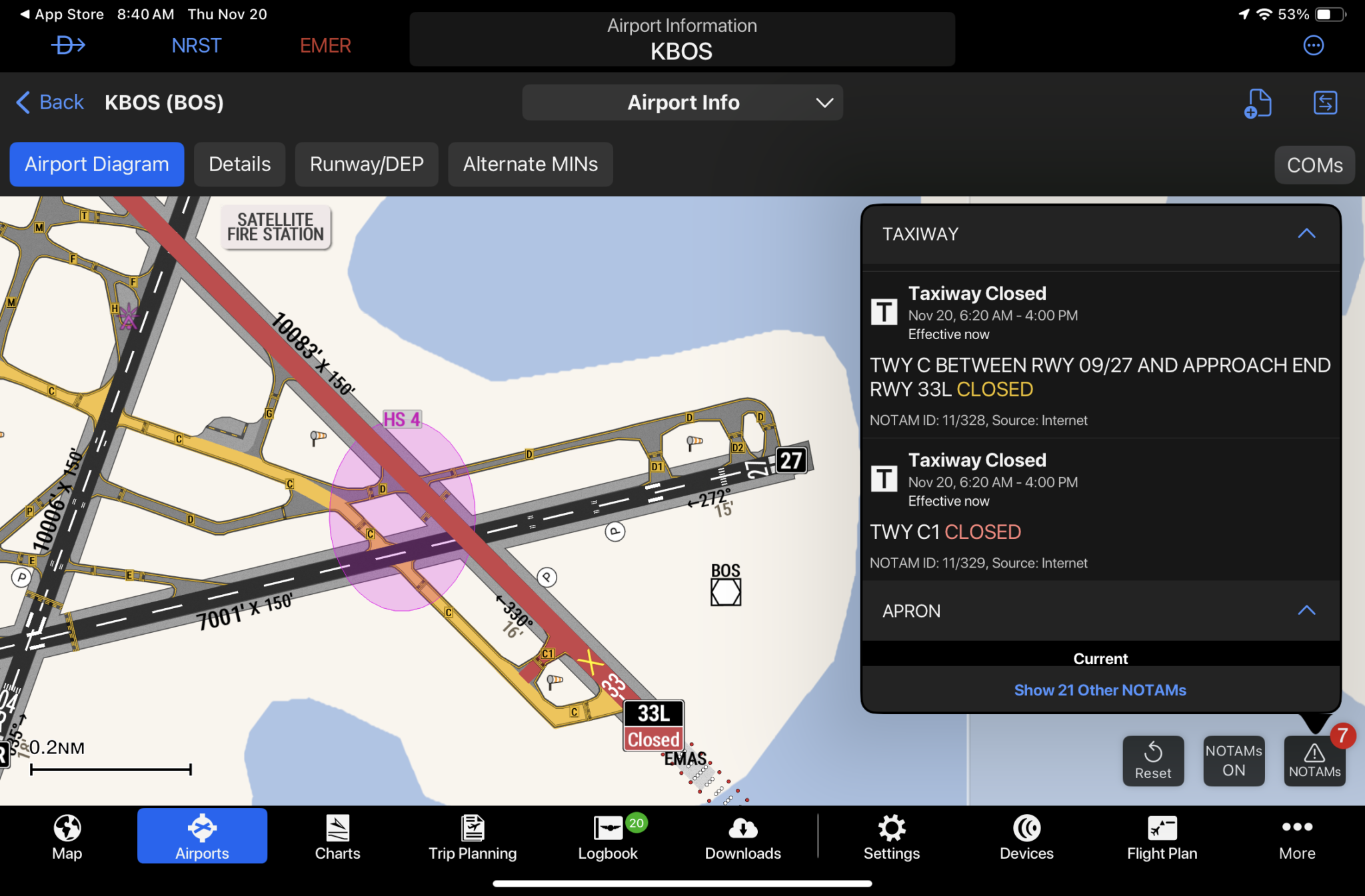Screen dimensions: 1365x896
Task: Reset the airport diagram view
Action: click(1153, 761)
